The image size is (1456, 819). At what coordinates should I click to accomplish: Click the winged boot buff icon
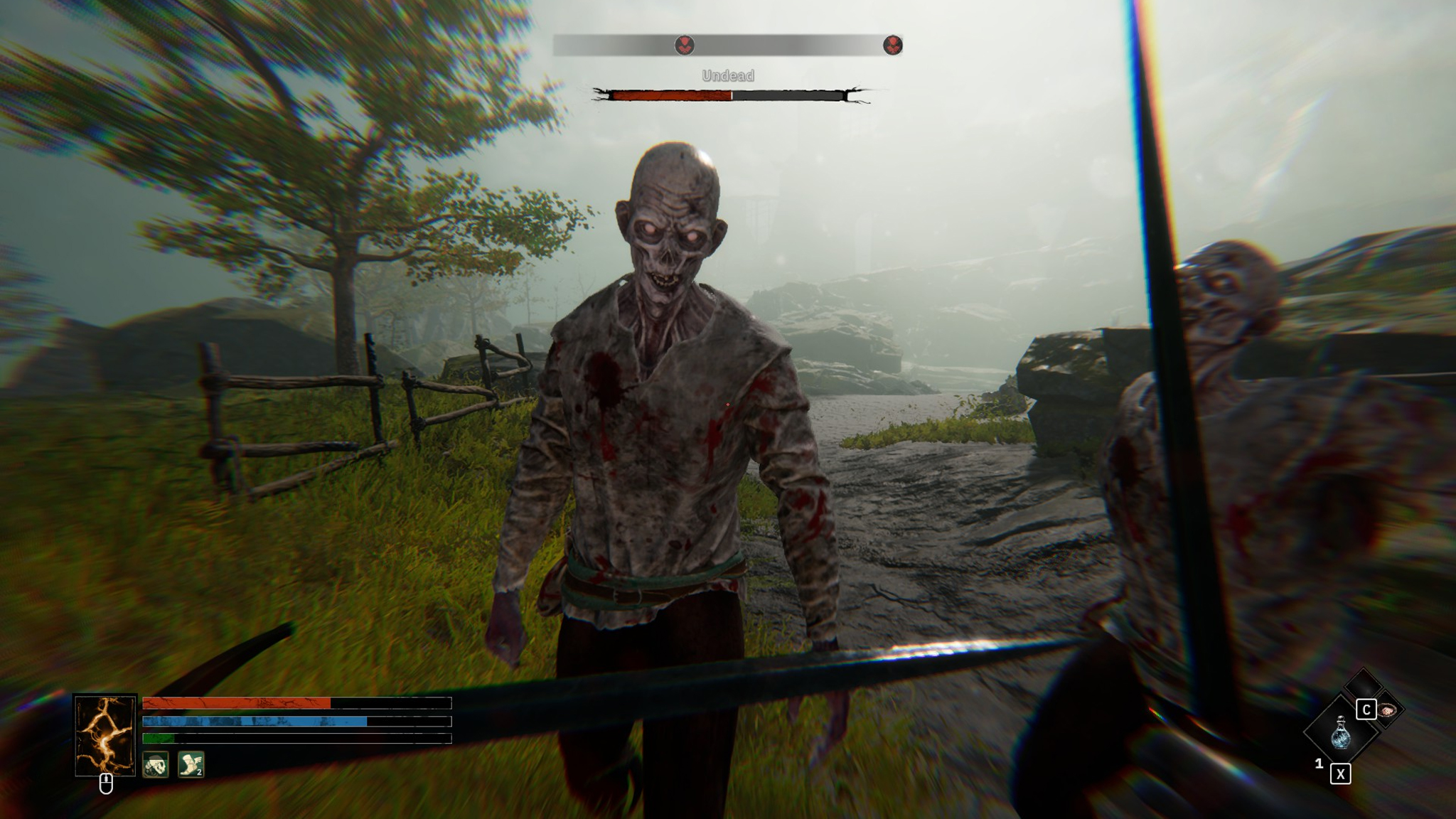(x=191, y=765)
